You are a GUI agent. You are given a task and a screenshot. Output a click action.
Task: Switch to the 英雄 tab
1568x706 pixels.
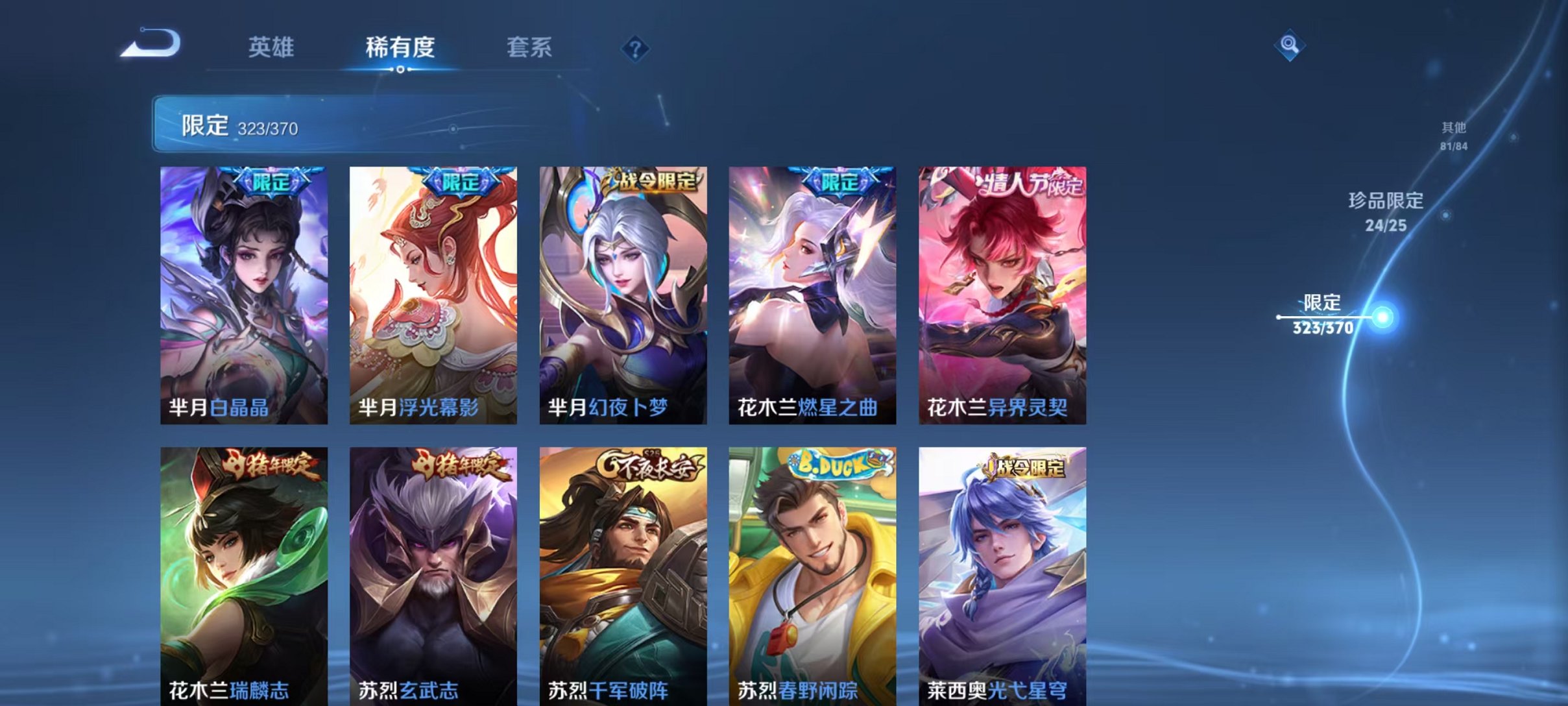pyautogui.click(x=272, y=47)
